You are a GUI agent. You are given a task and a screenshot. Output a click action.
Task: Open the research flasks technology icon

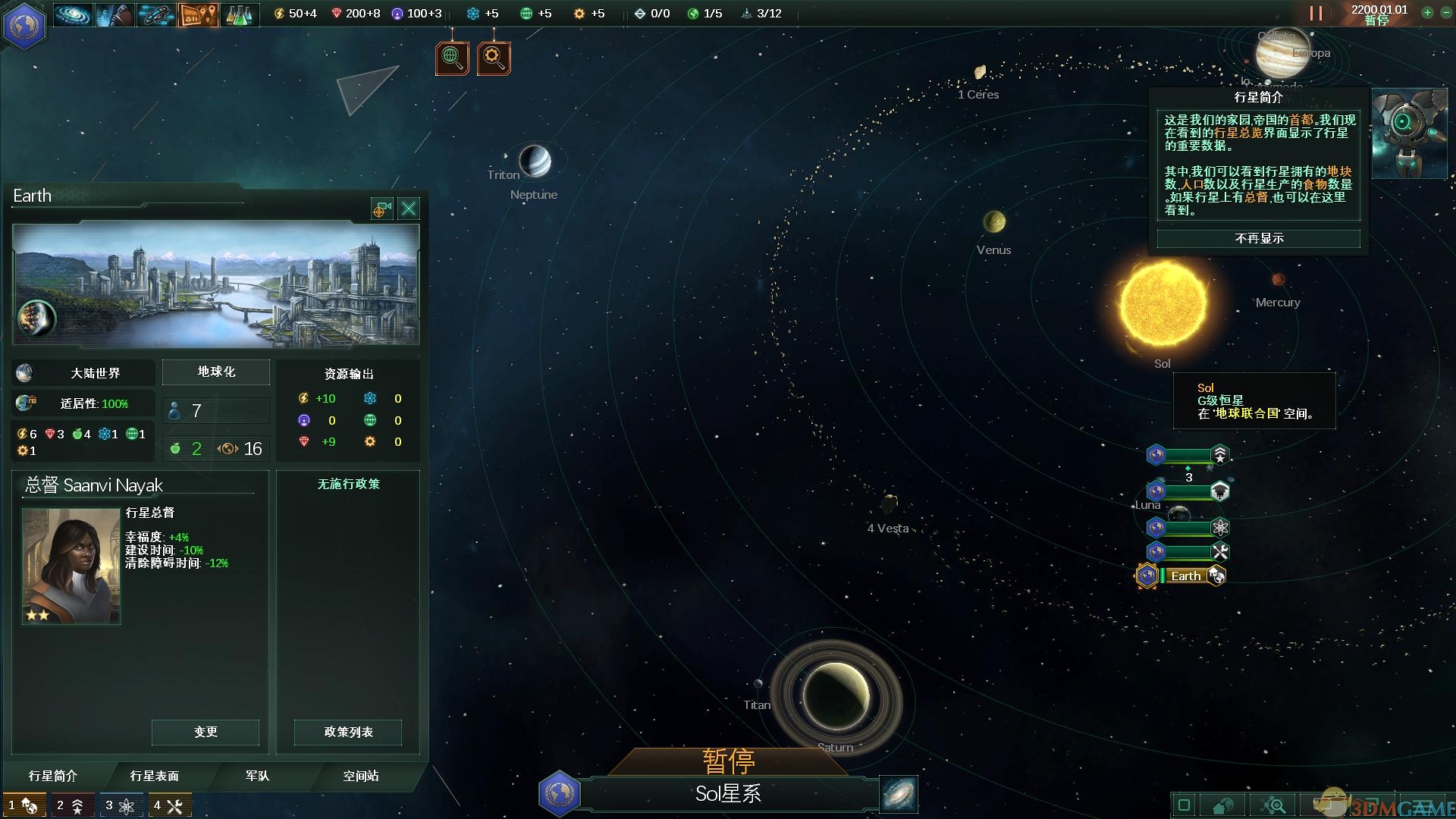coord(239,14)
